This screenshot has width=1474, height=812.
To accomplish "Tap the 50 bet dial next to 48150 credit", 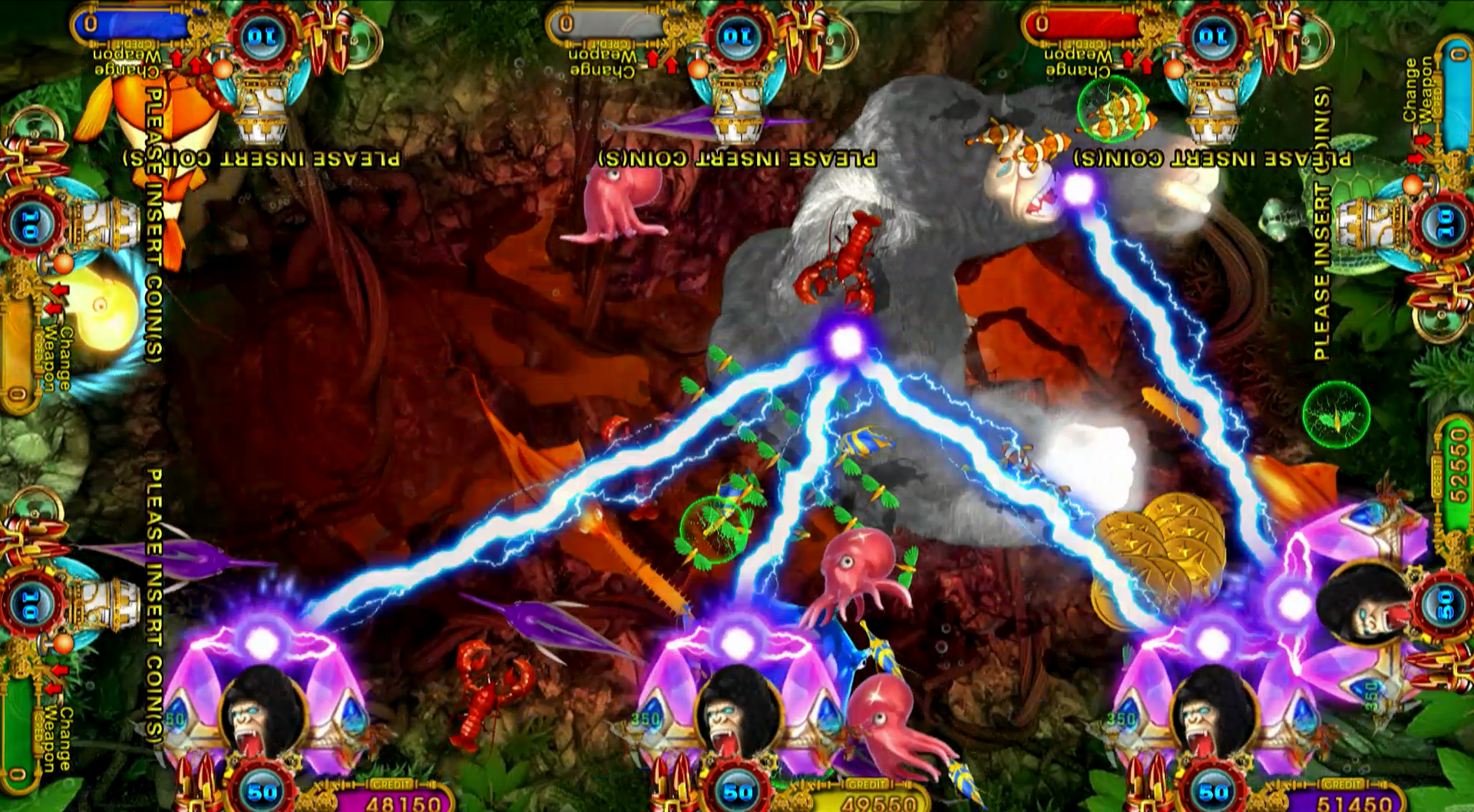I will 262,791.
